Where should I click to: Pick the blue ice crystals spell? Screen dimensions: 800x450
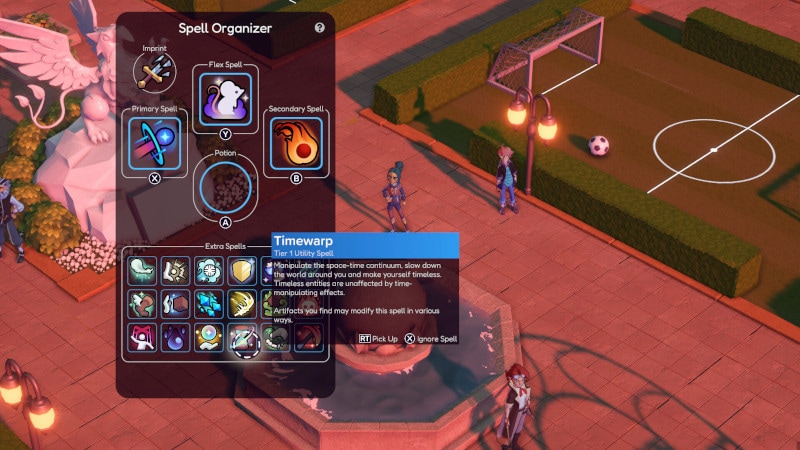point(209,304)
